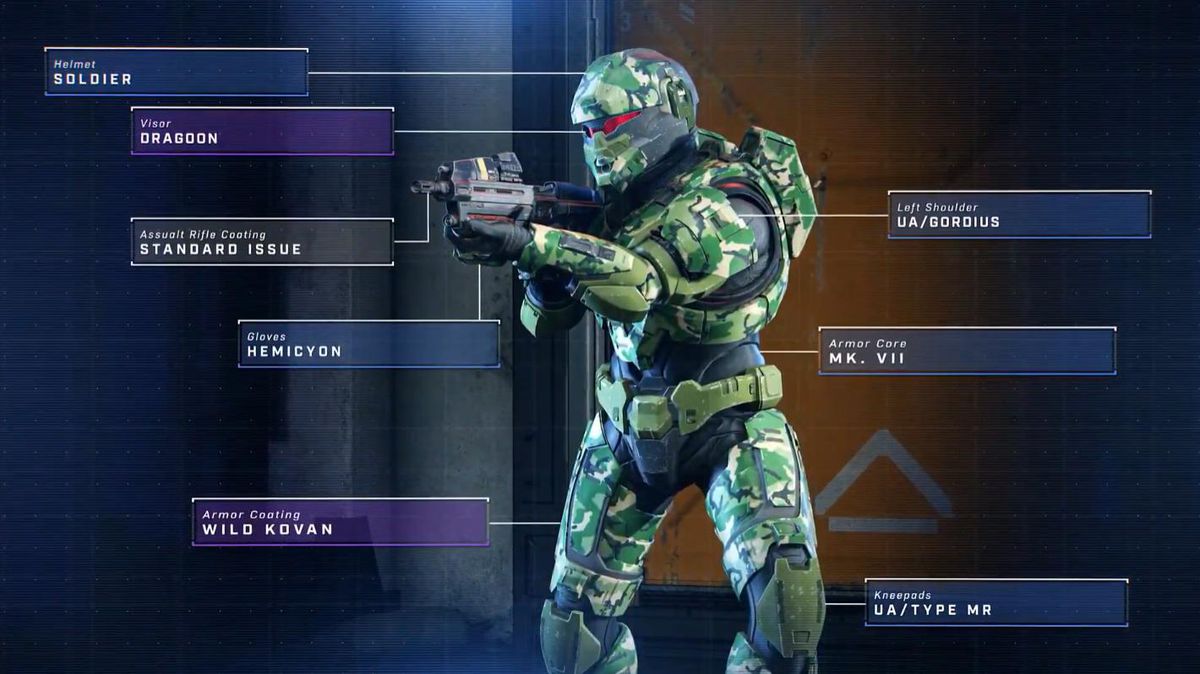Select the Soldier helmet label
This screenshot has height=674, width=1200.
176,72
